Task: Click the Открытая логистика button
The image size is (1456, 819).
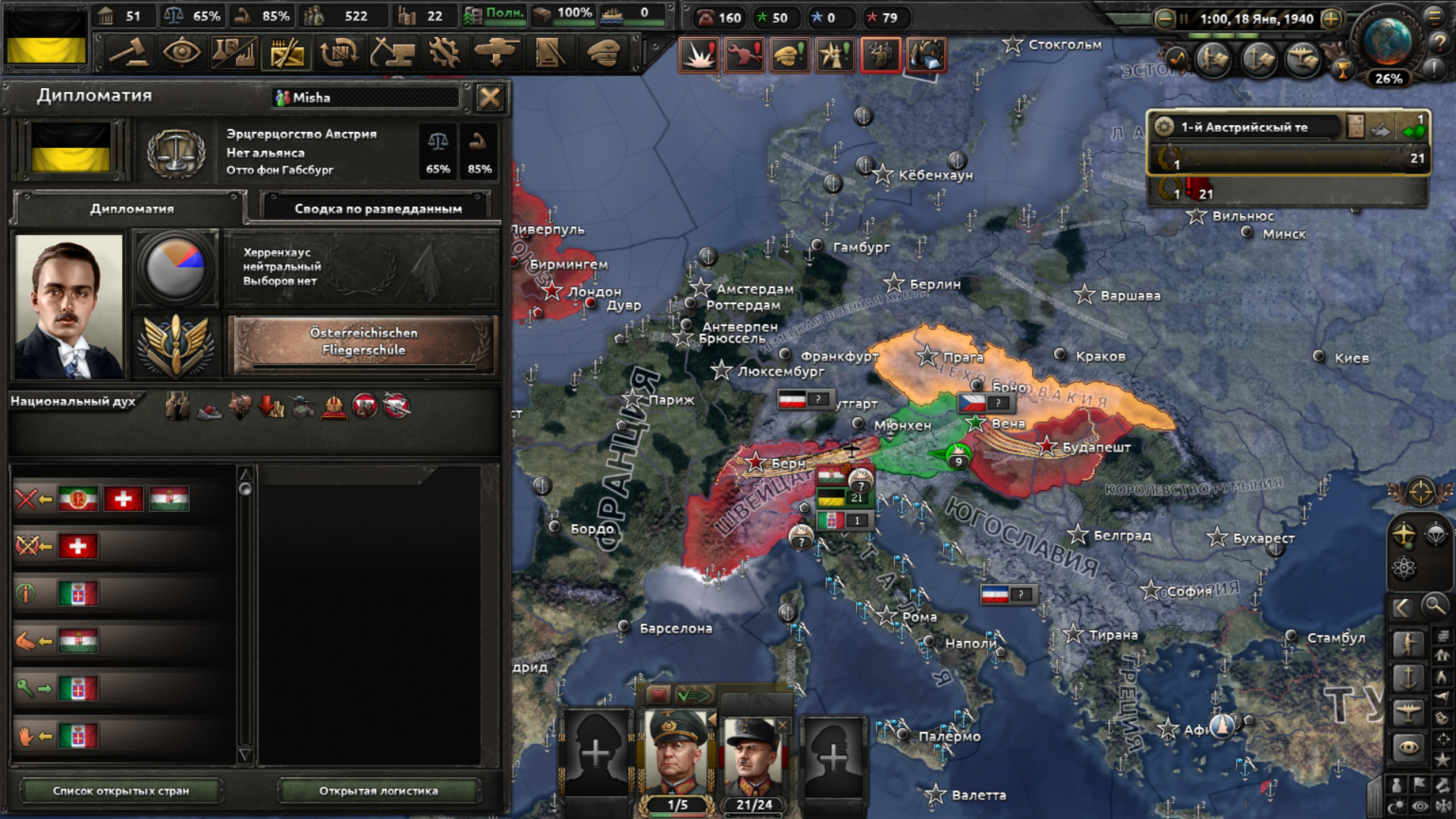Action: tap(378, 791)
